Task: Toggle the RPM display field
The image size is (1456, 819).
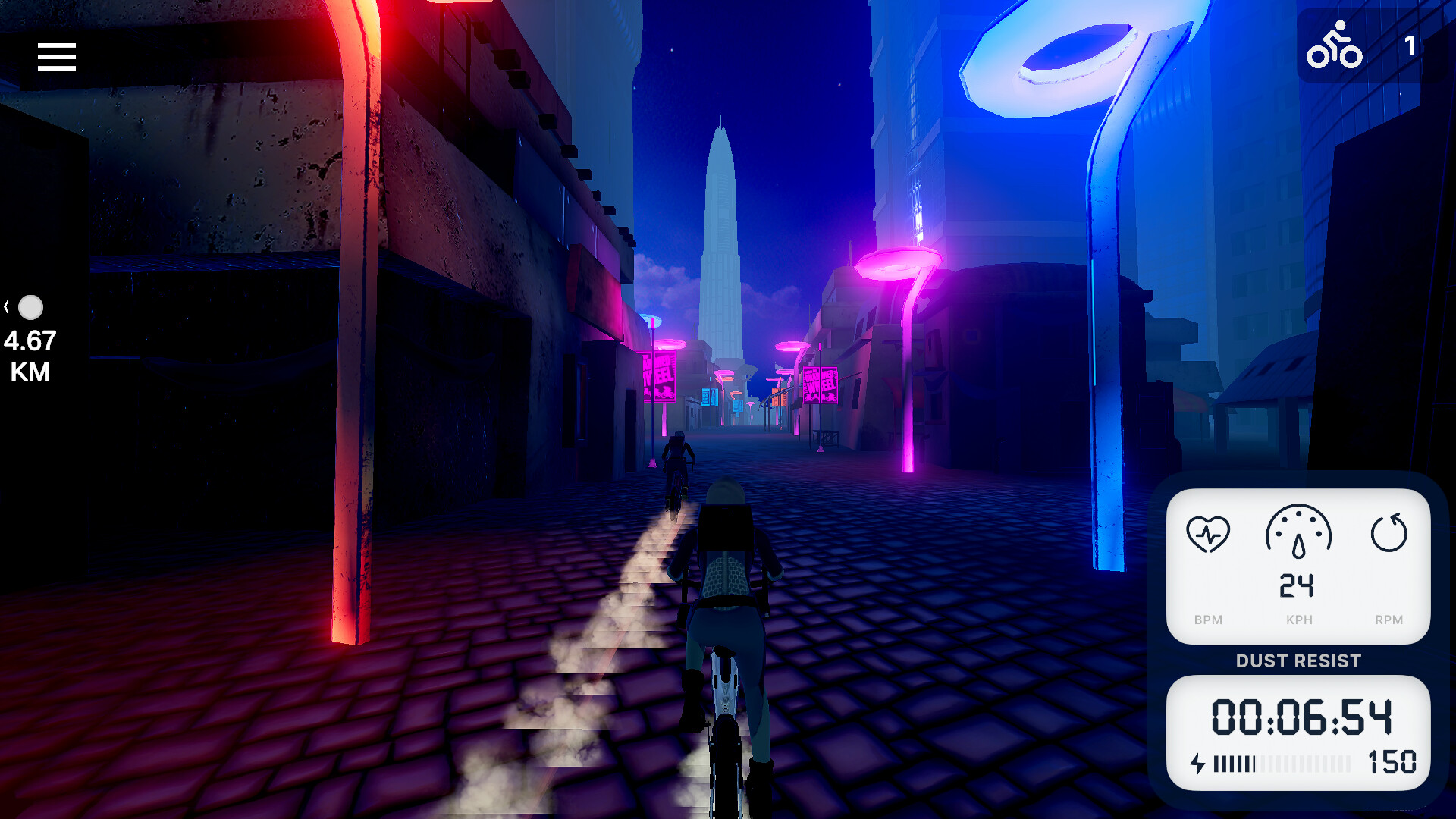Action: (x=1389, y=620)
